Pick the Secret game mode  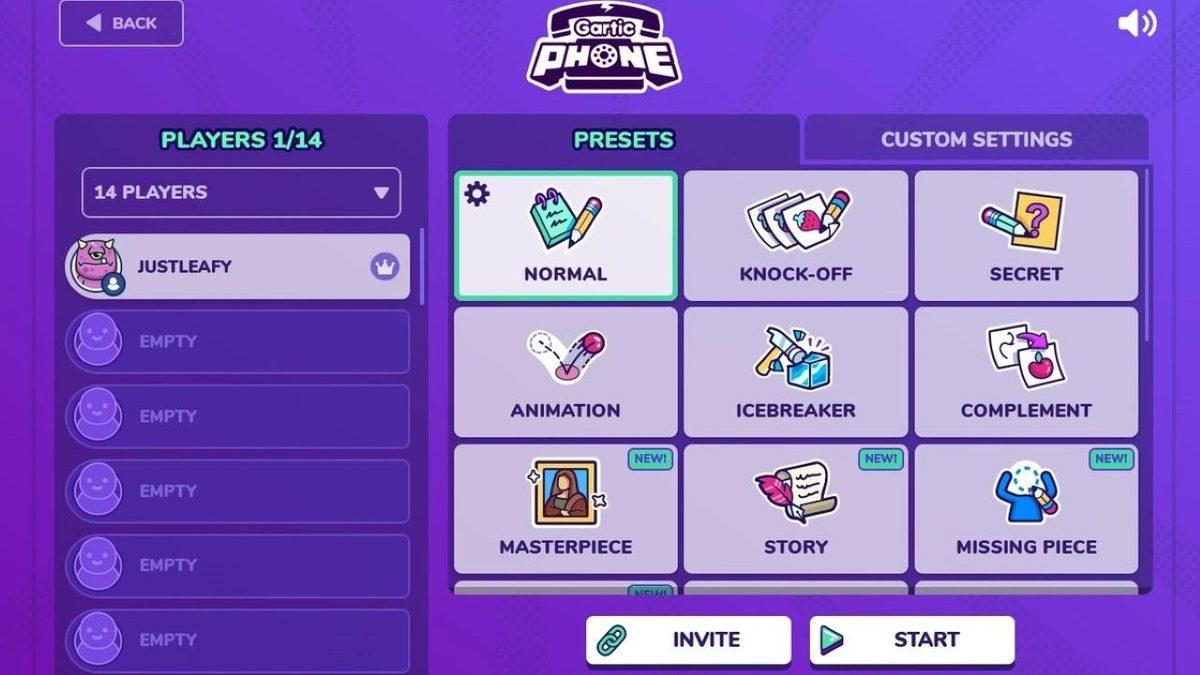(x=1026, y=236)
